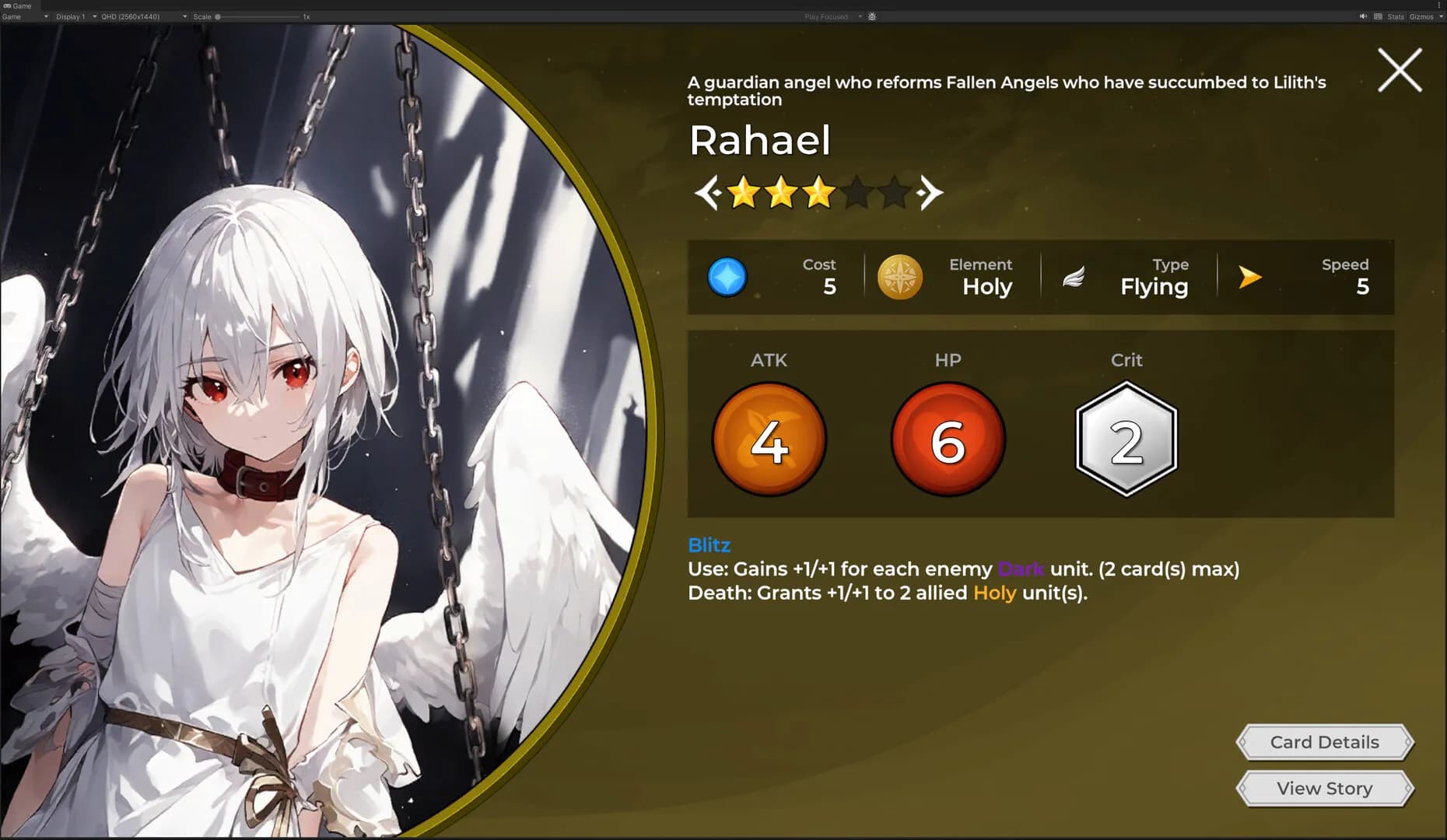The width and height of the screenshot is (1447, 840).
Task: Open the Game view options menu
Action: point(1438,5)
